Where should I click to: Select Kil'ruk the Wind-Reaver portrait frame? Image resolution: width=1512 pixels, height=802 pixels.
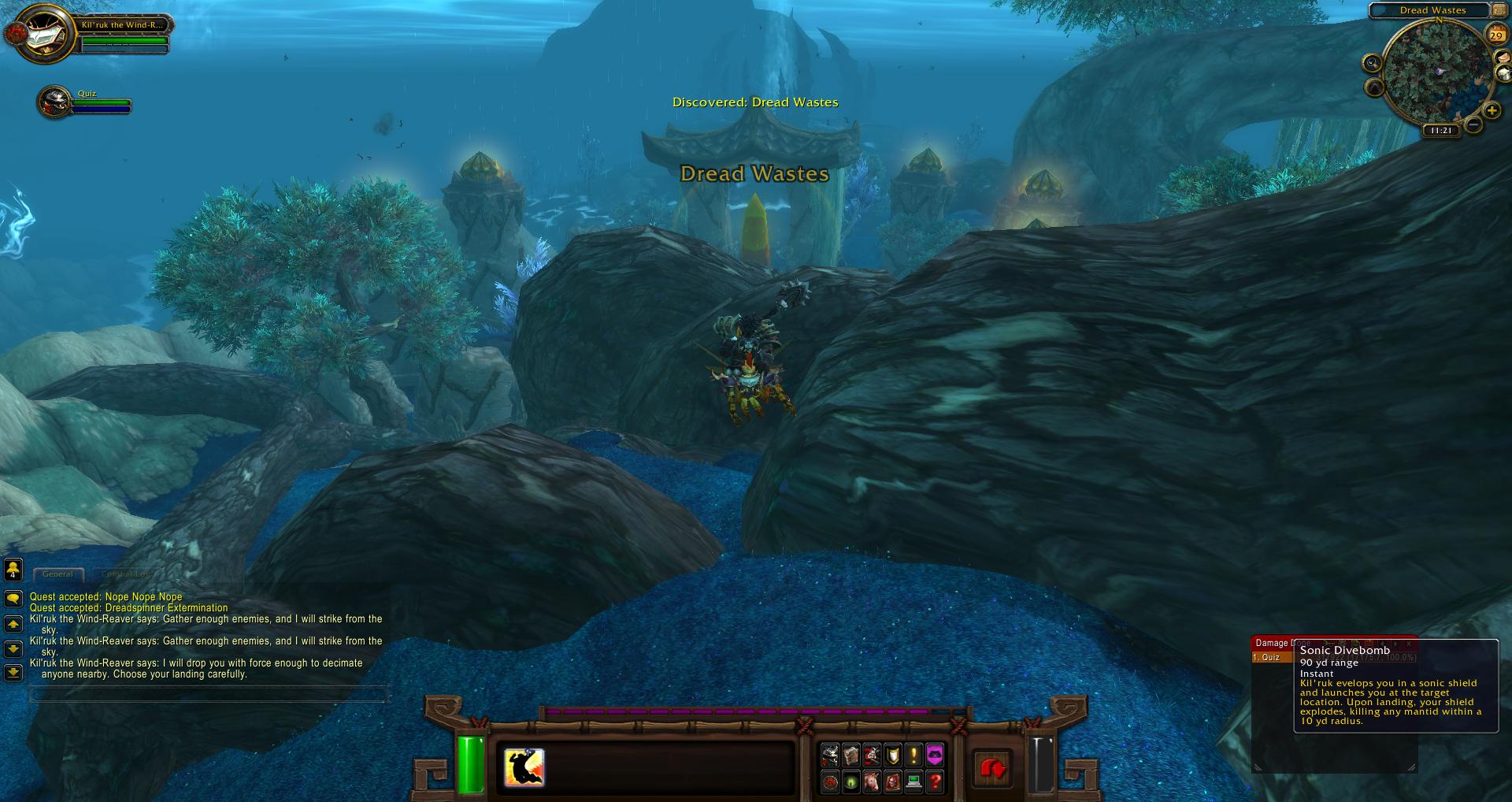39,33
